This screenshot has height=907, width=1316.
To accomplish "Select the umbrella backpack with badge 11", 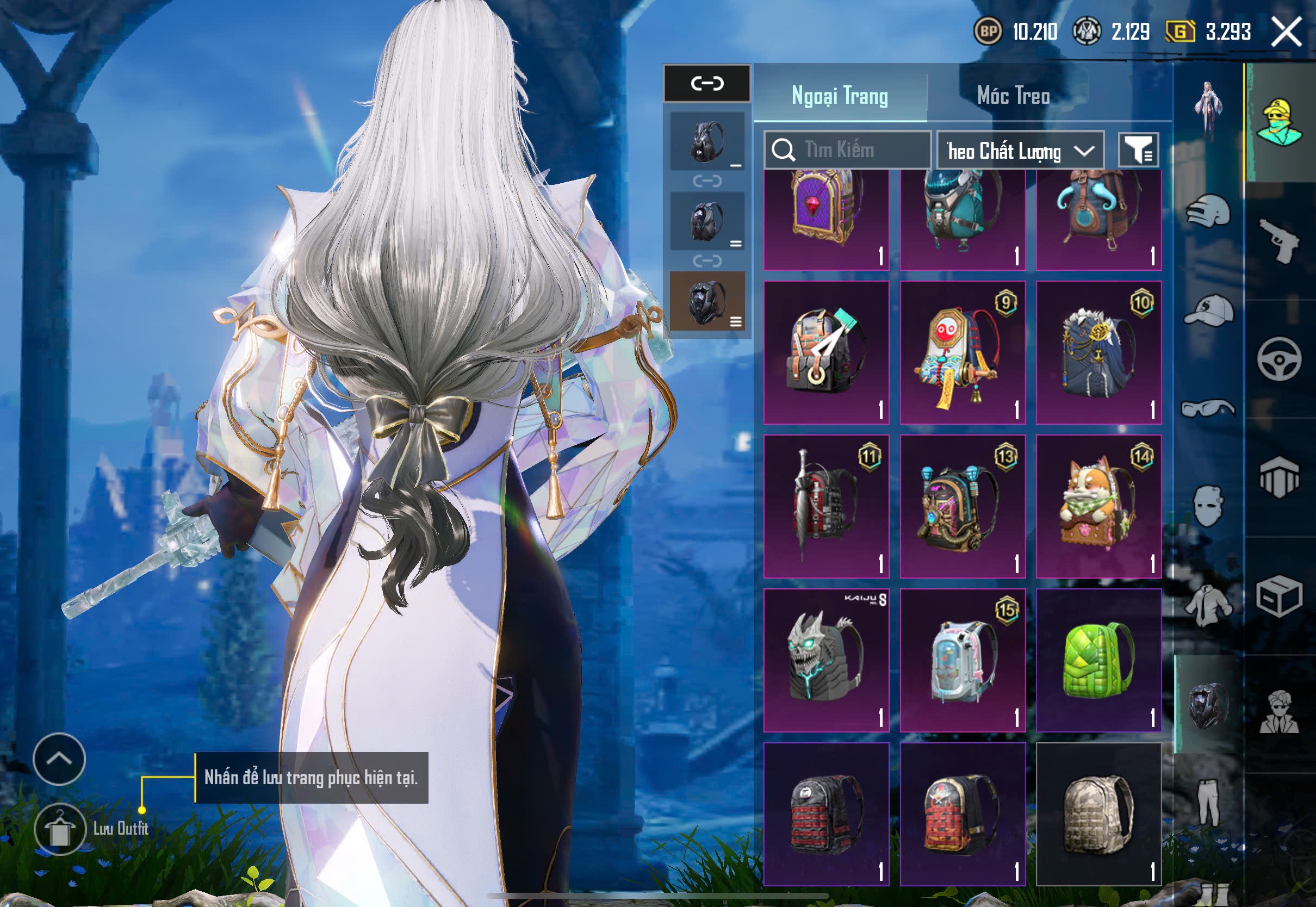I will tap(825, 506).
